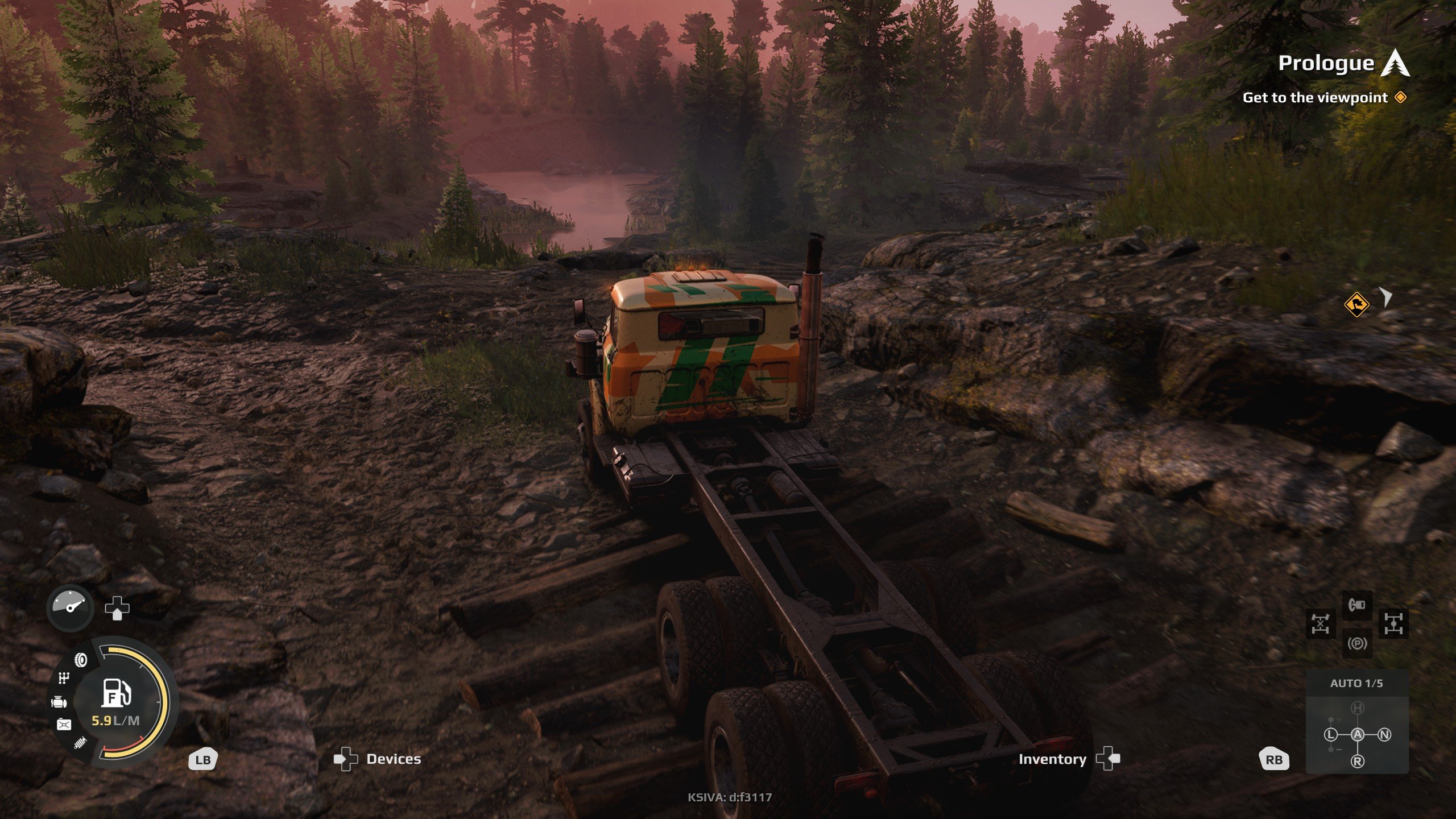
Task: Click the fuel tank status icon
Action: (x=64, y=724)
